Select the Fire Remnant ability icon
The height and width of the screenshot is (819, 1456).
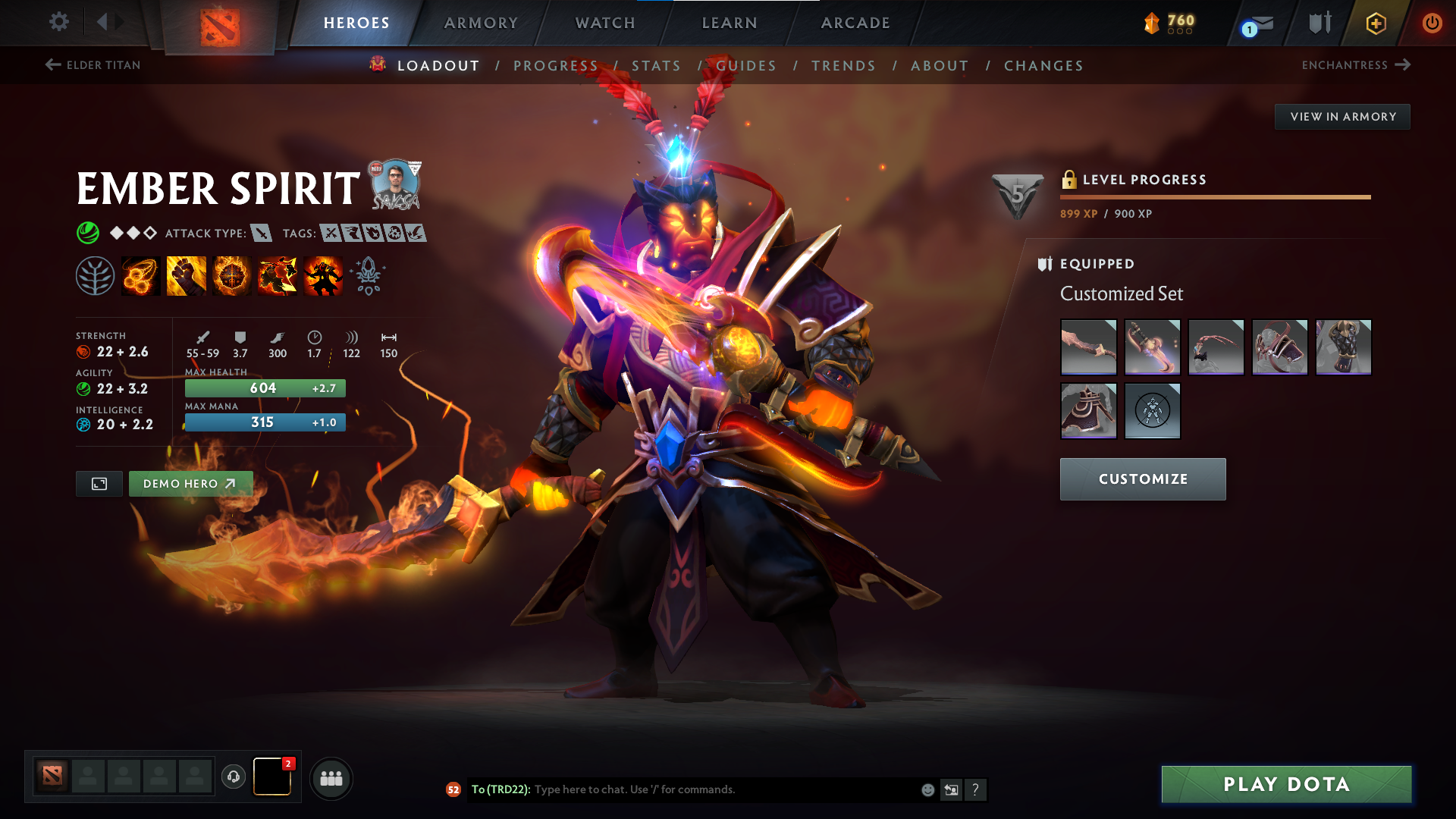coord(322,275)
